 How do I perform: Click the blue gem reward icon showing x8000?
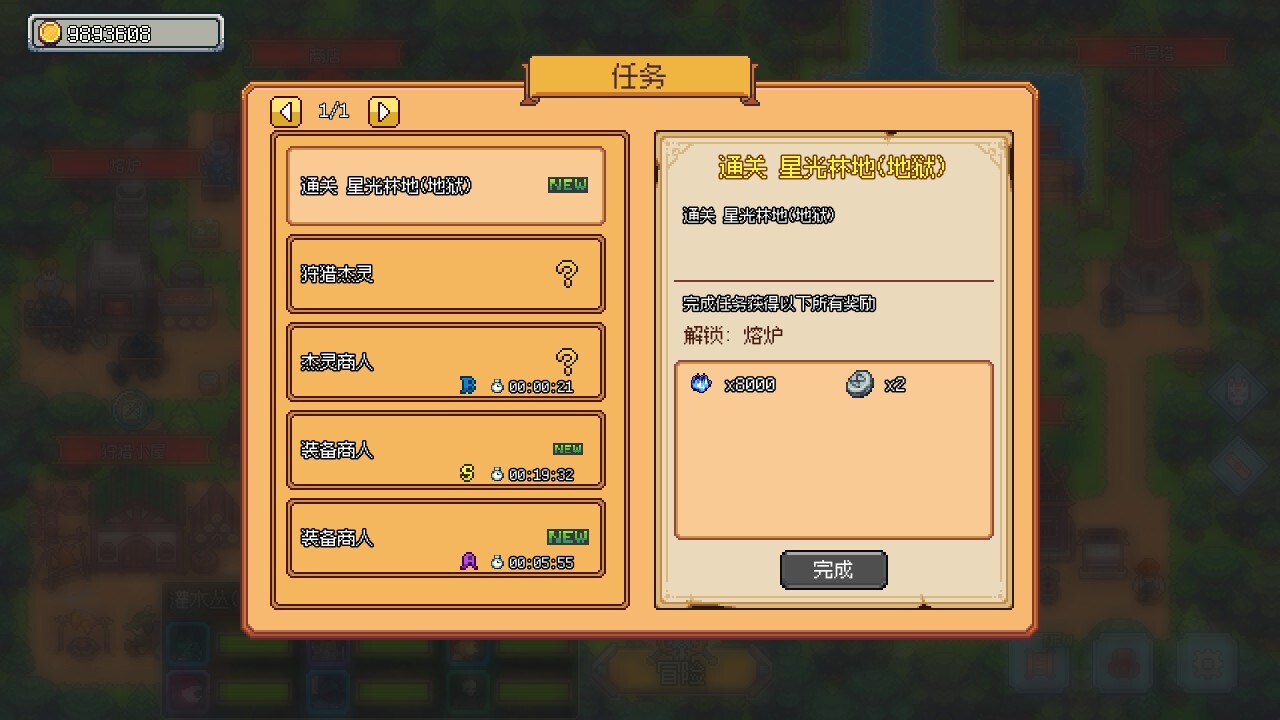700,383
